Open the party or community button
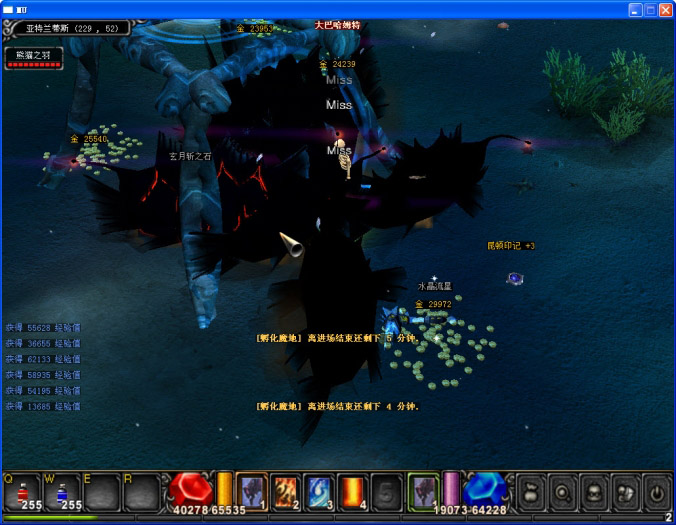This screenshot has width=676, height=525. pos(625,492)
